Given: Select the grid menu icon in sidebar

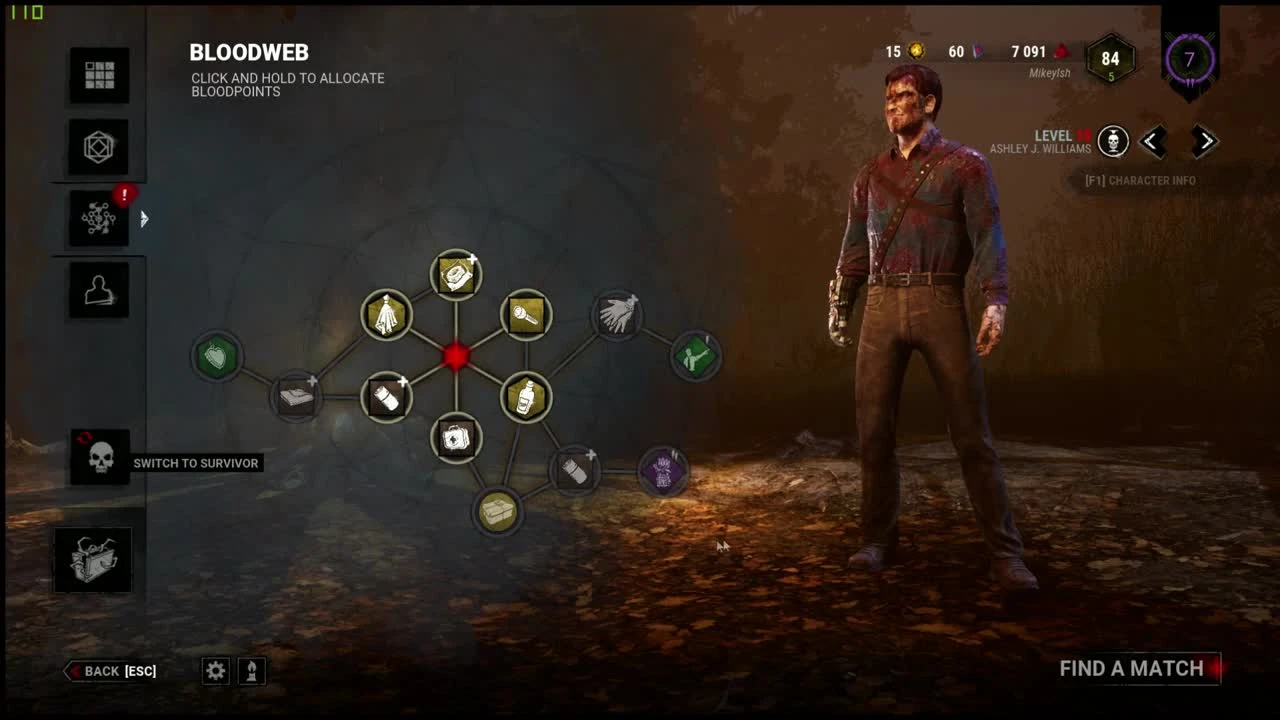Looking at the screenshot, I should tap(97, 75).
